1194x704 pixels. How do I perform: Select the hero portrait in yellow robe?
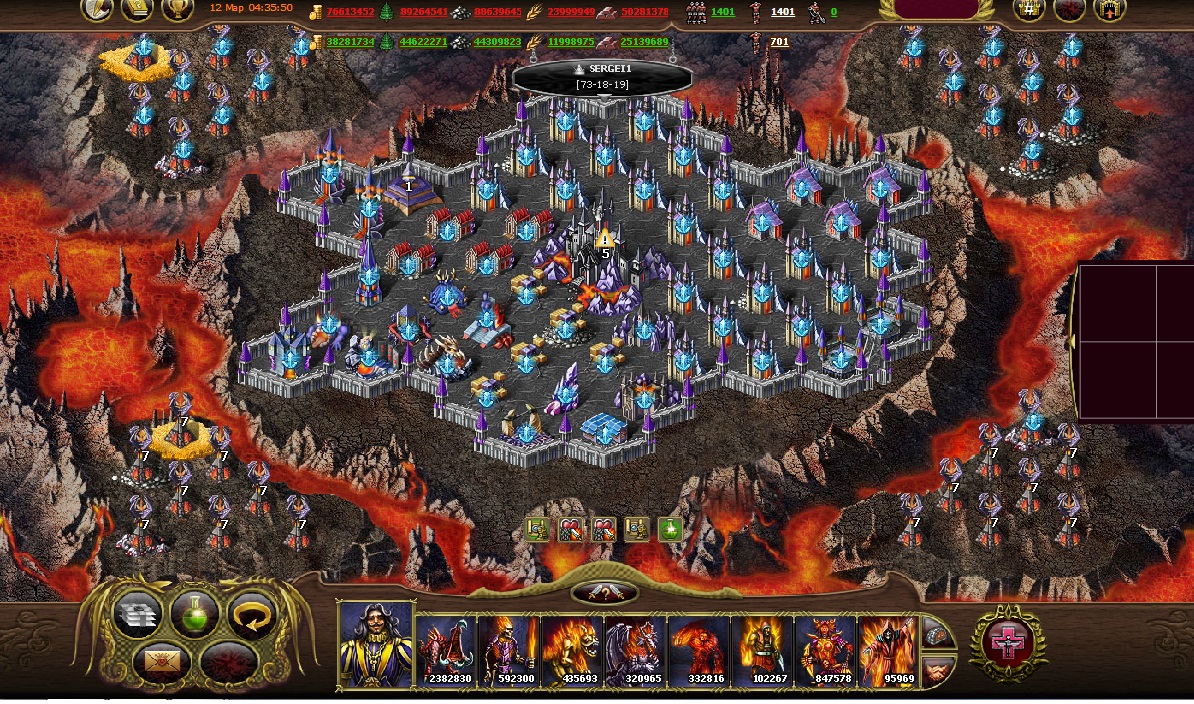[376, 646]
